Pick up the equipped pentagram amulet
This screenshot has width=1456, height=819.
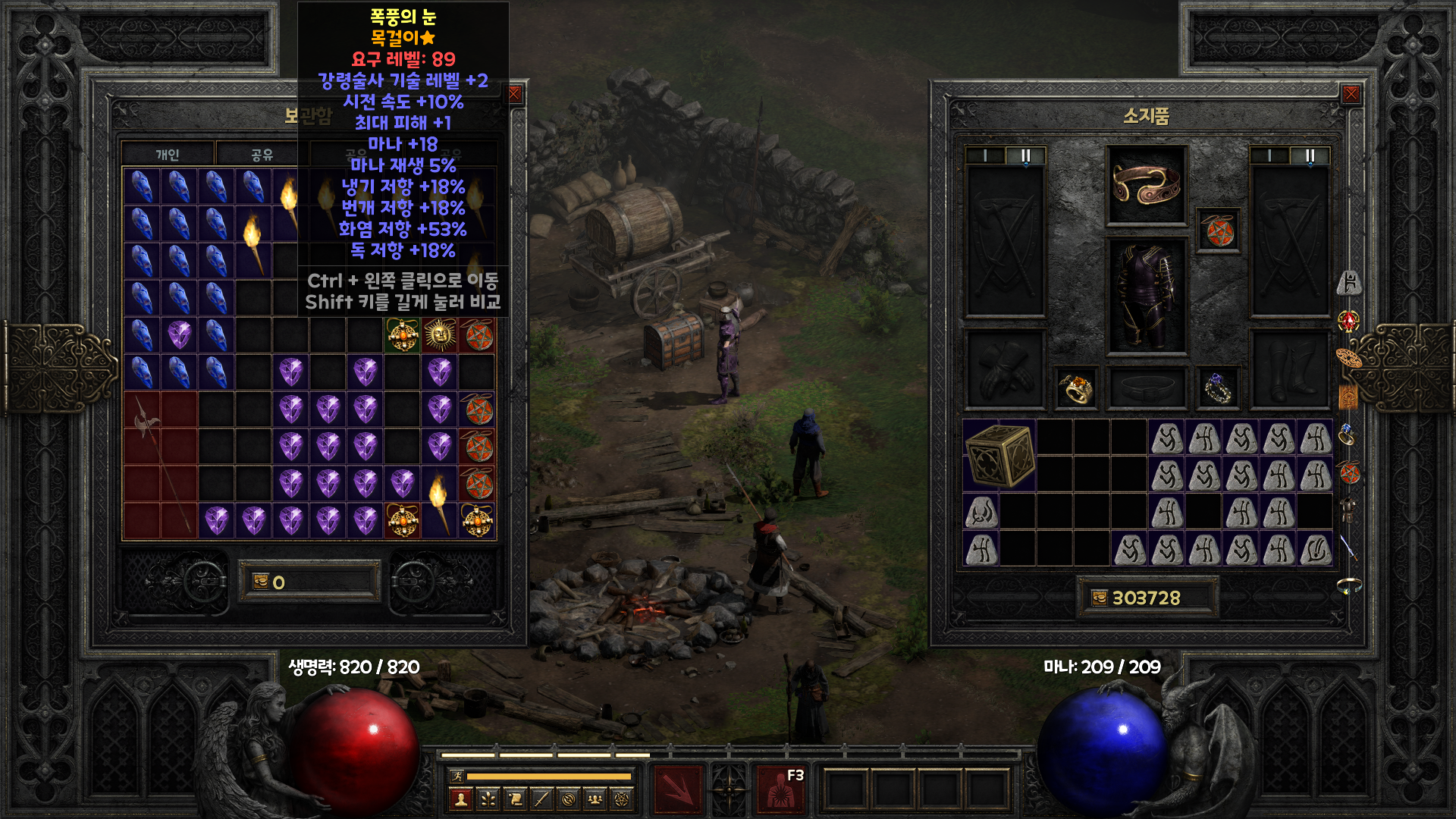[1219, 231]
